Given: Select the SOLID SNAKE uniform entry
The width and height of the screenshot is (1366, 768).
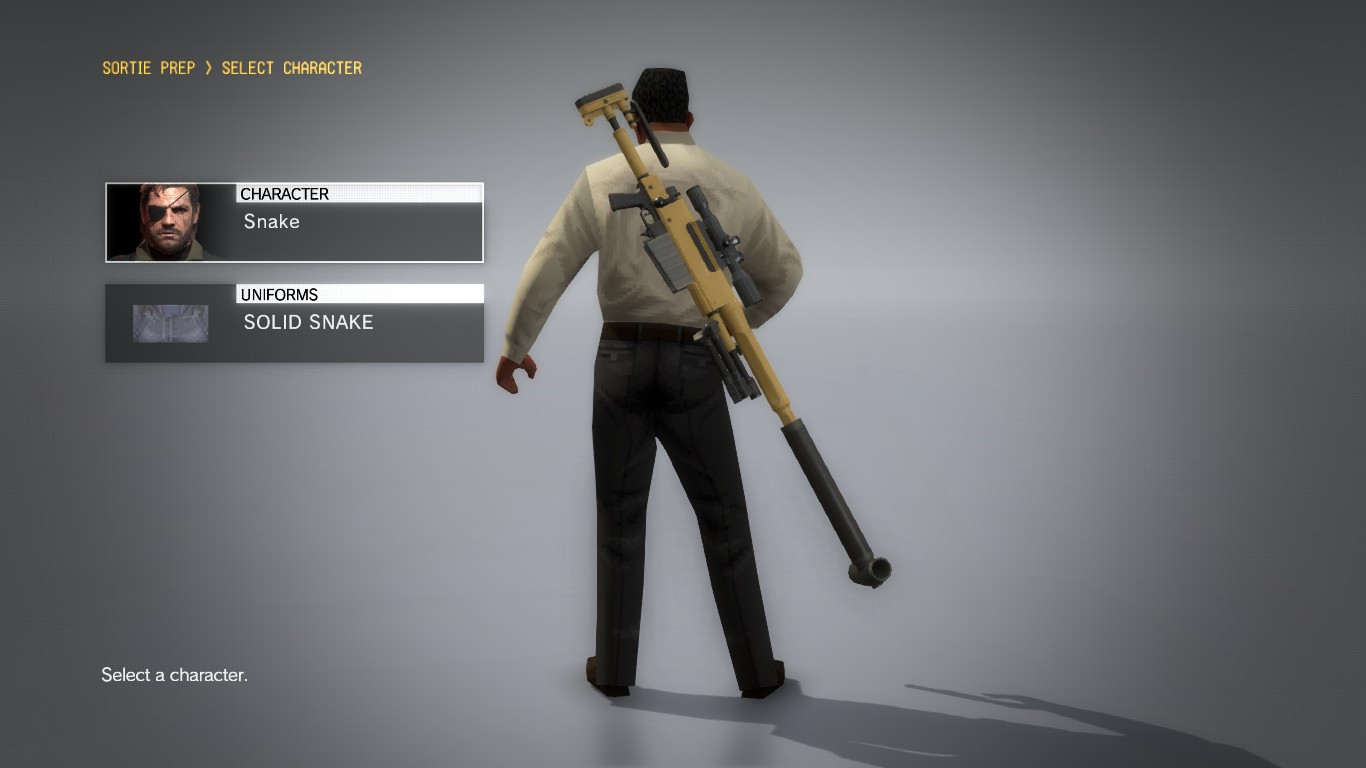Looking at the screenshot, I should 308,322.
